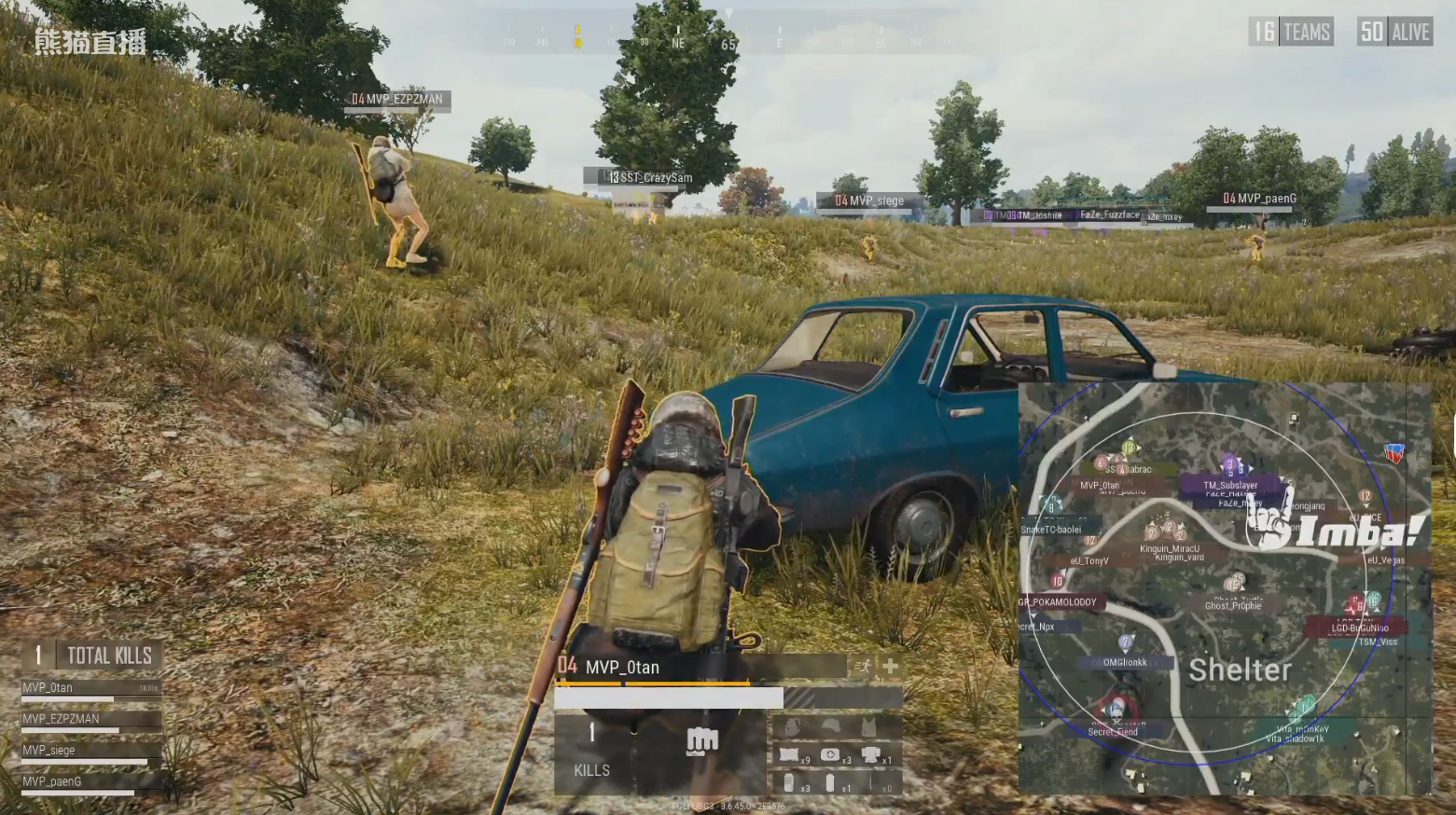Select the MVP_paenG floating name tag
This screenshot has width=1456, height=815.
point(1260,199)
